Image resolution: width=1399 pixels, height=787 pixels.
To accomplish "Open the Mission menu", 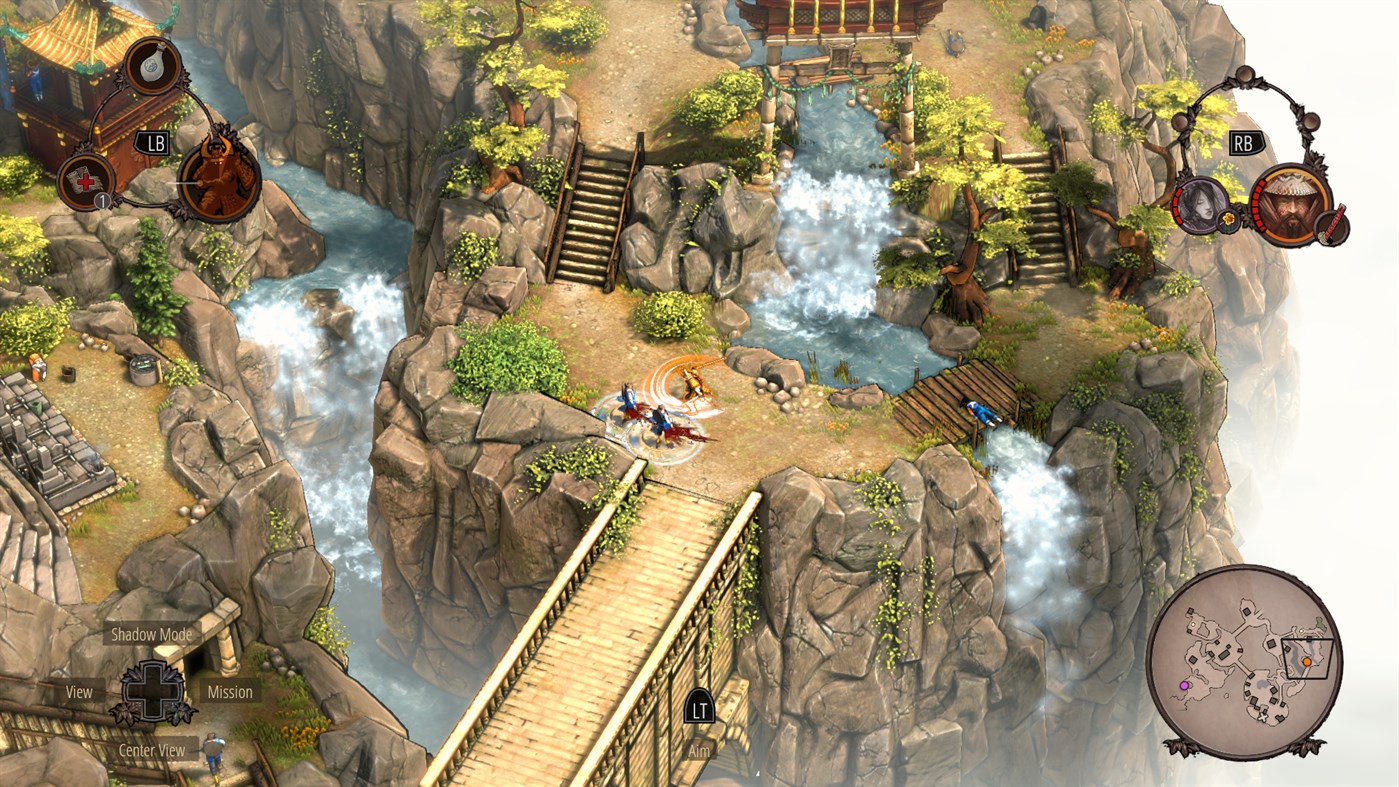I will [x=232, y=692].
